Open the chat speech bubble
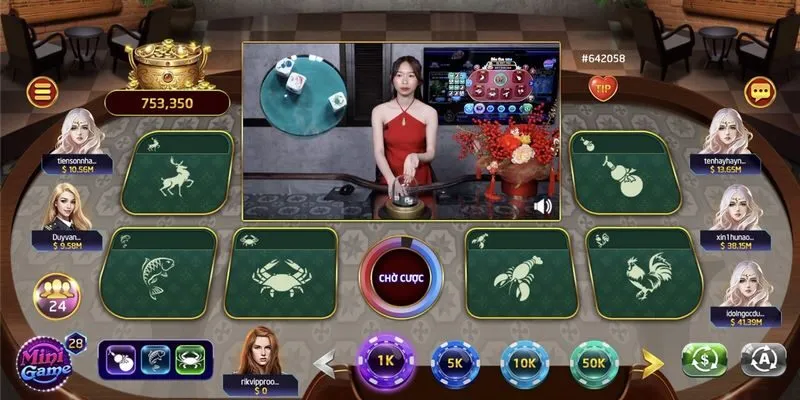 (x=761, y=92)
